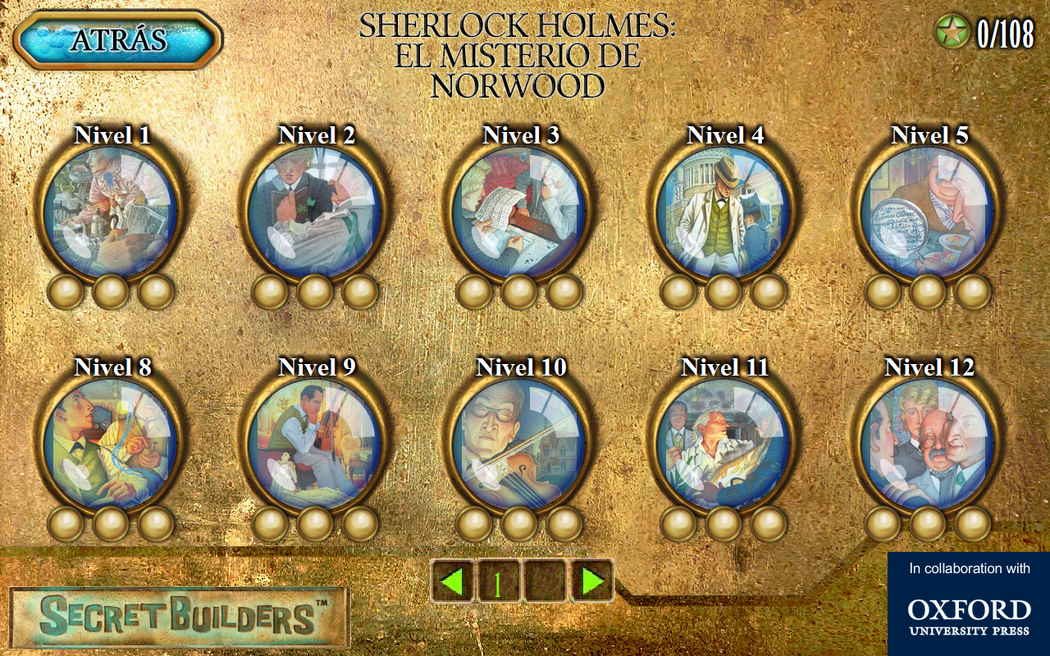Launch the Nivel 11 level
Screen dimensions: 1050x656
(x=724, y=444)
